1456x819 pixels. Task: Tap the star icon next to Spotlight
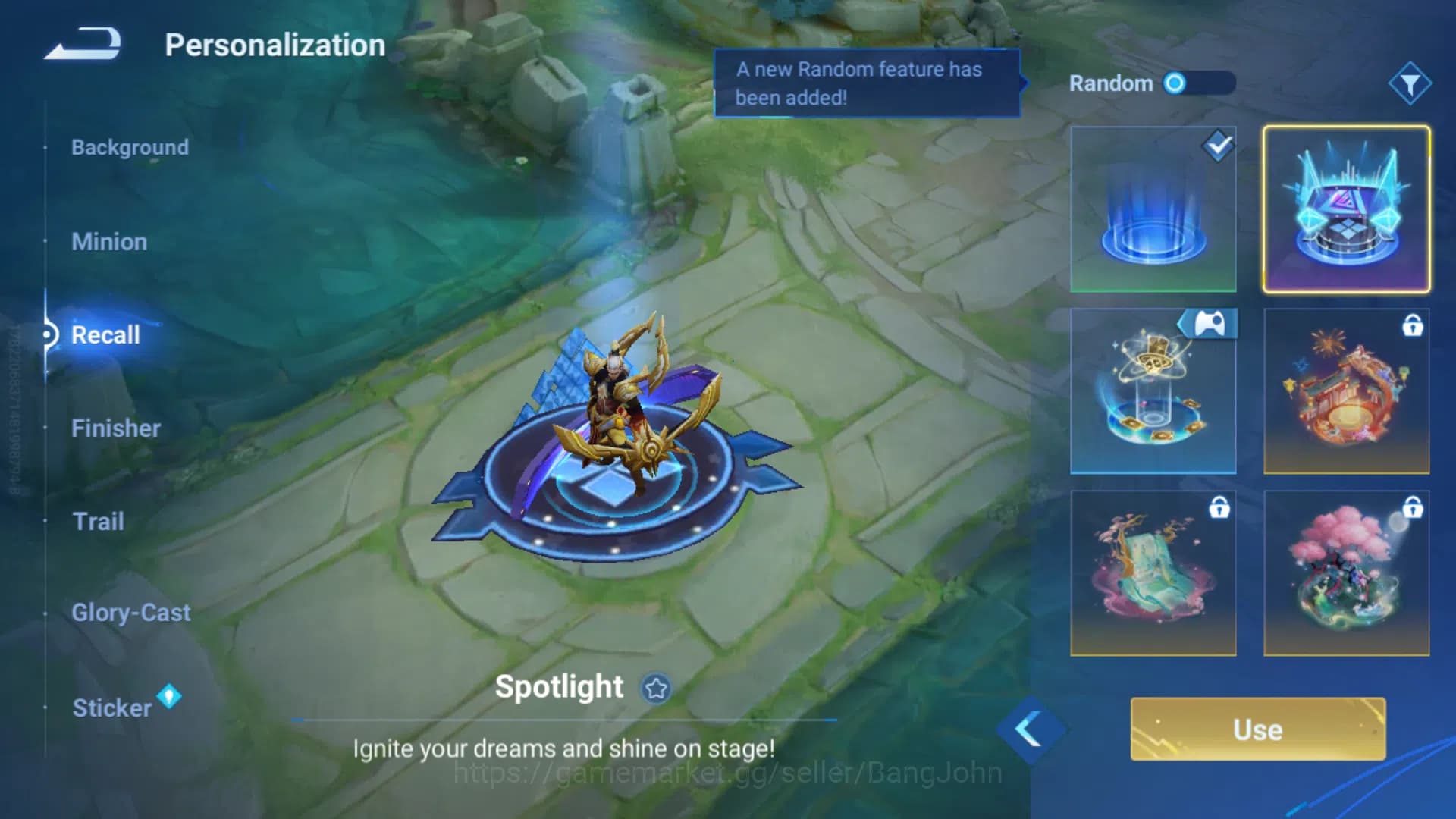tap(657, 688)
